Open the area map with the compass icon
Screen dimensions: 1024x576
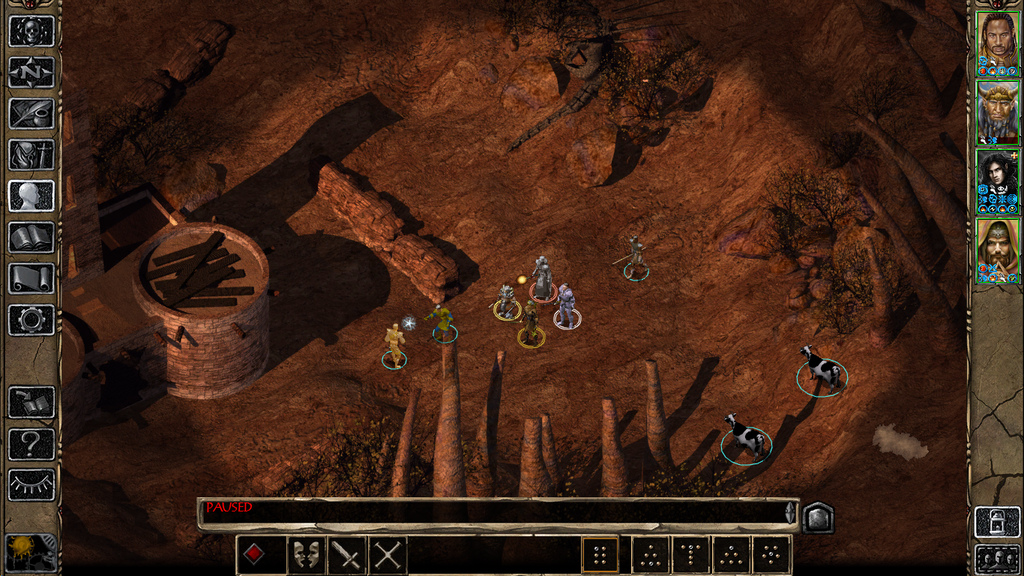tap(31, 72)
